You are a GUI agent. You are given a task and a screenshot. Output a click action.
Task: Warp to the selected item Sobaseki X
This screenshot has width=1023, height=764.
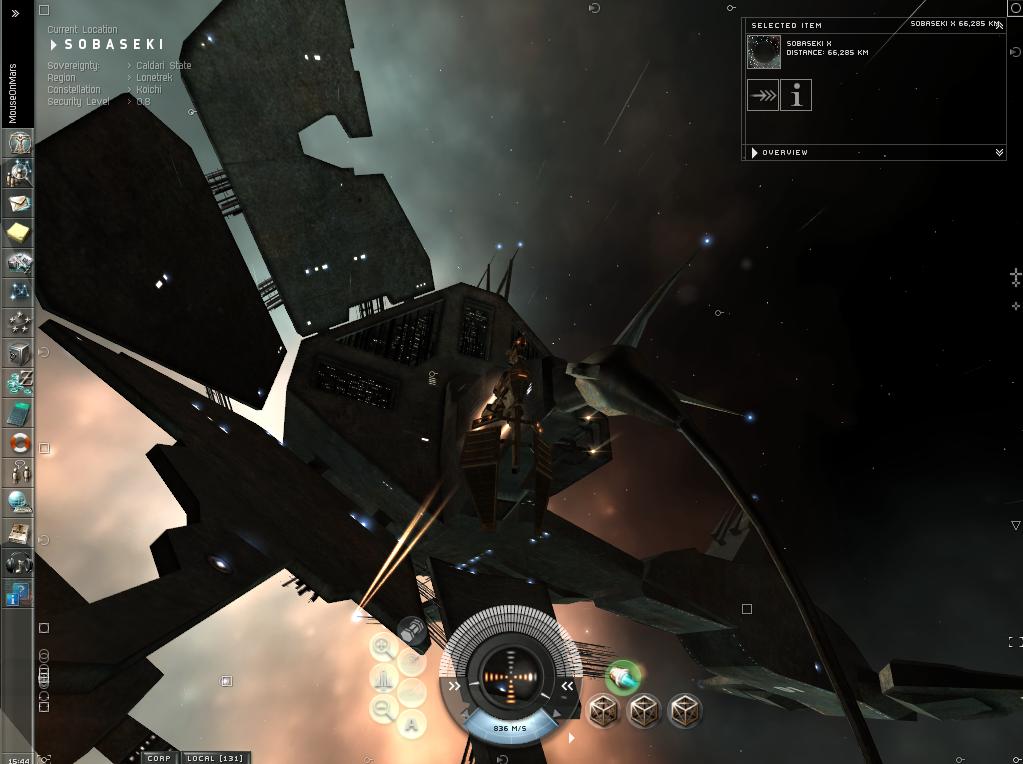(763, 96)
